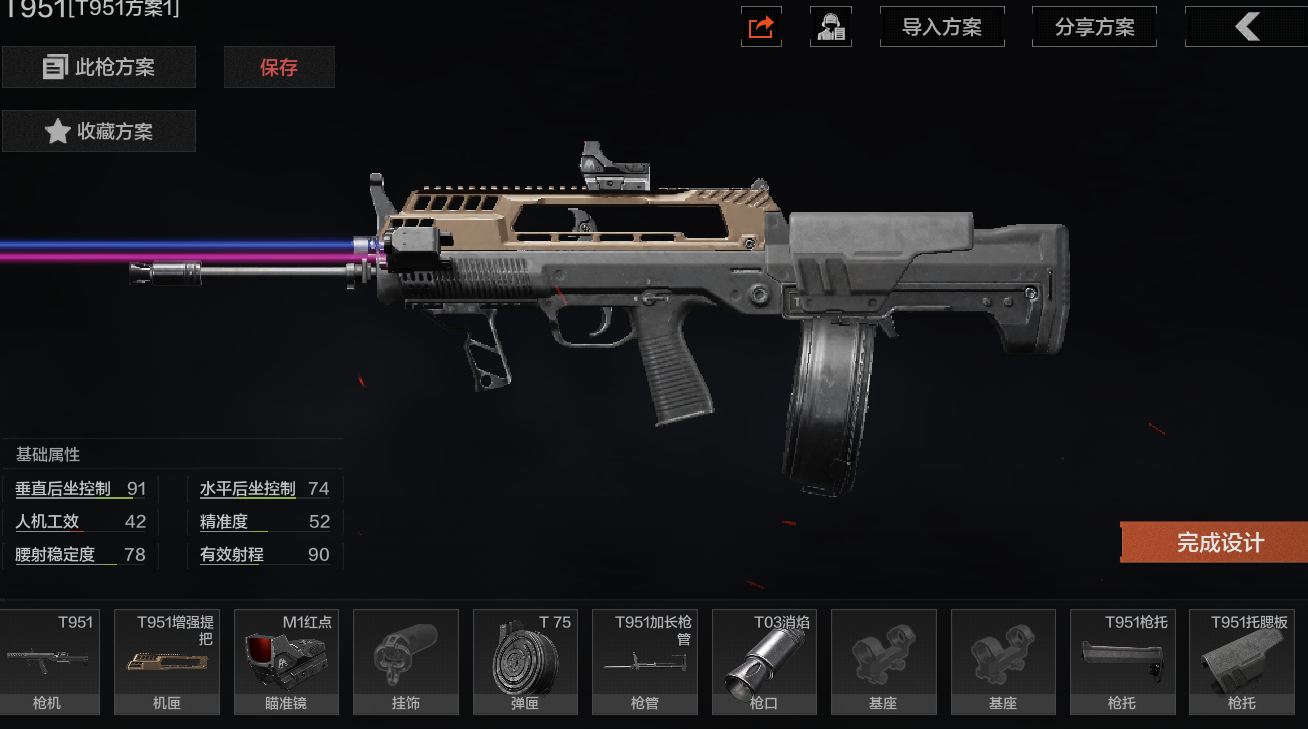Share this scheme via 分享方案
The width and height of the screenshot is (1308, 729).
[x=1094, y=27]
